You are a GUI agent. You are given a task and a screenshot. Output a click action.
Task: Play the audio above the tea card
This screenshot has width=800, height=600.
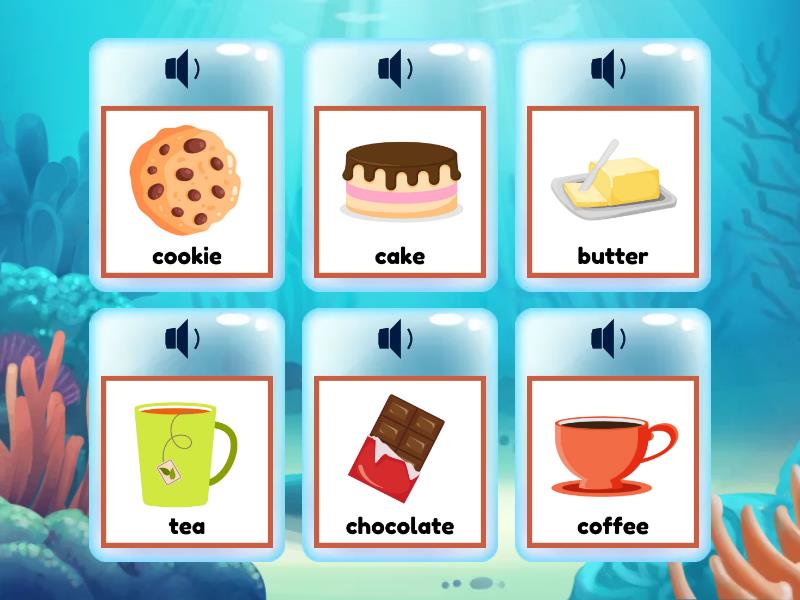point(182,338)
